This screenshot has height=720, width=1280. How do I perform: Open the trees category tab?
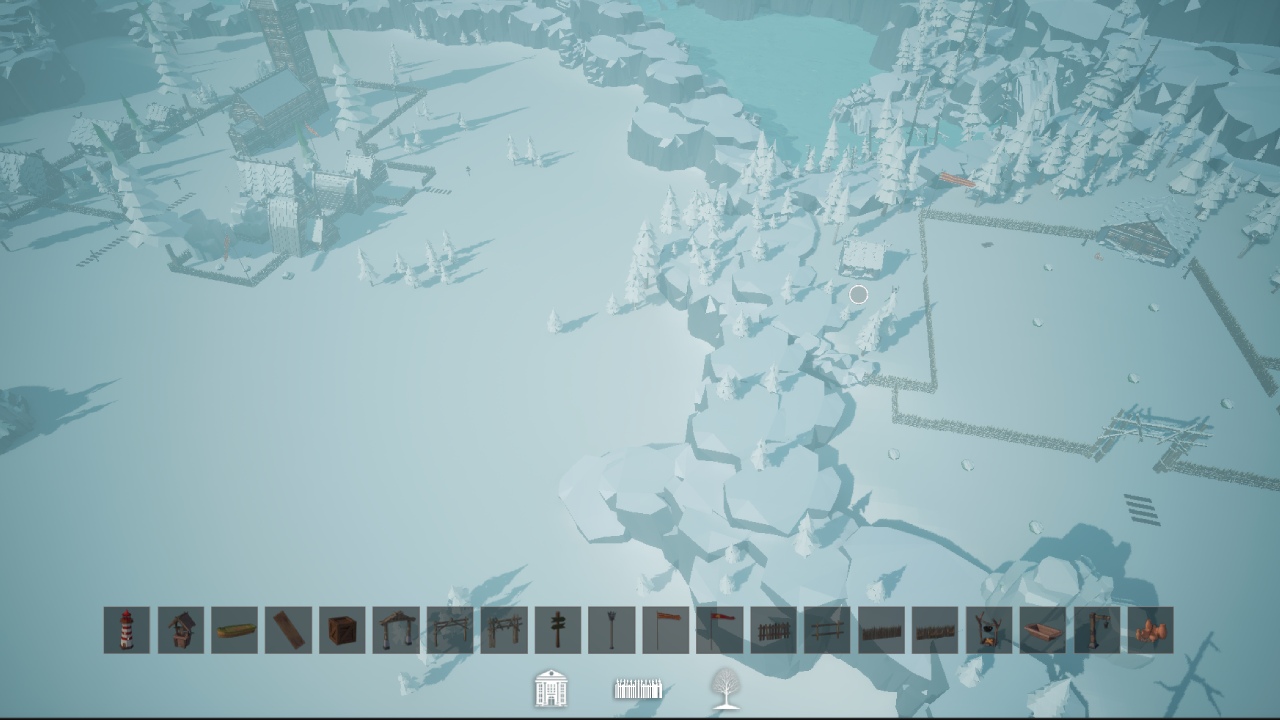coord(722,688)
